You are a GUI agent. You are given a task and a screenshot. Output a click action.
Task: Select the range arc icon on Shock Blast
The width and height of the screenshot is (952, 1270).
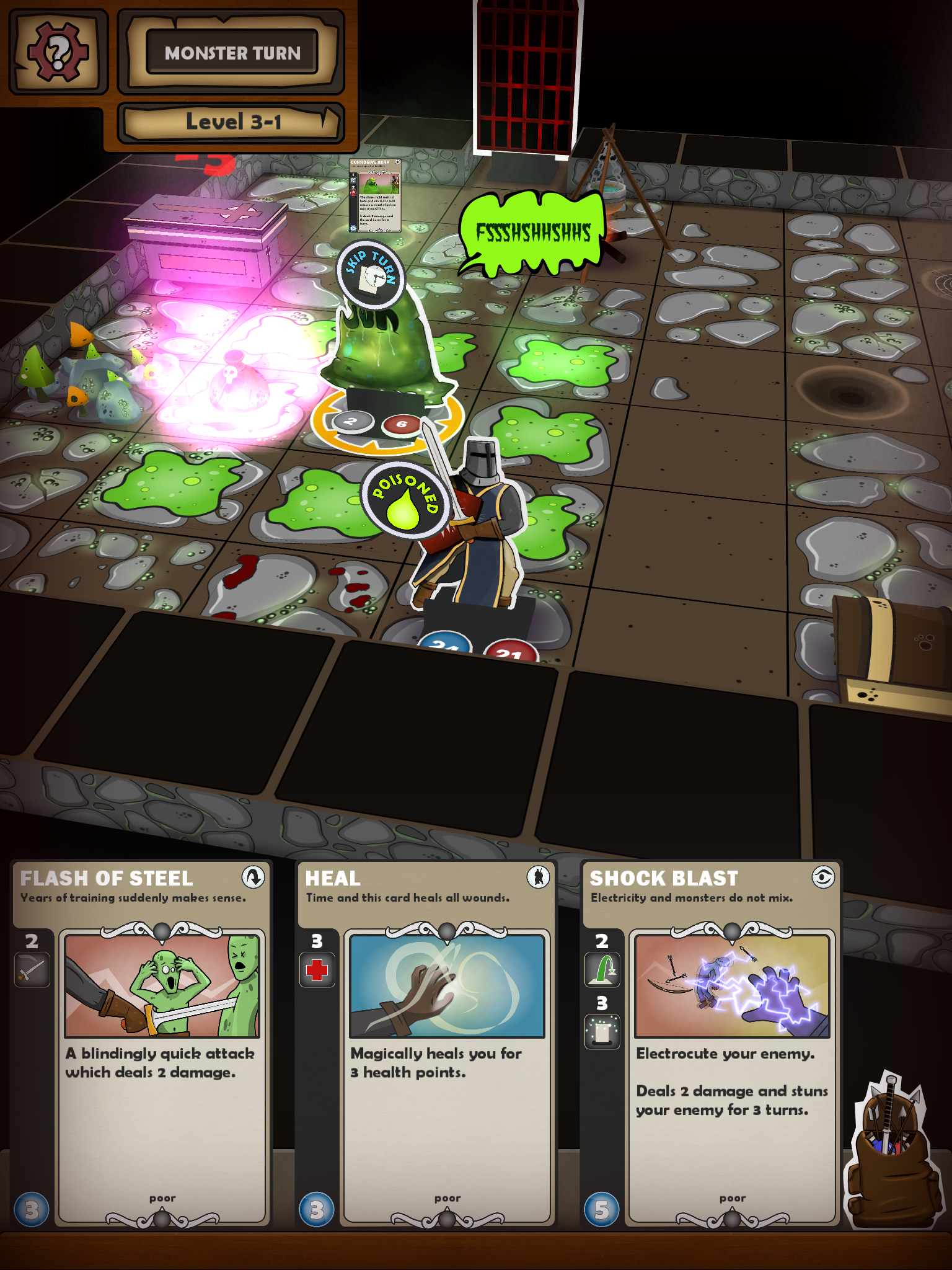point(603,969)
